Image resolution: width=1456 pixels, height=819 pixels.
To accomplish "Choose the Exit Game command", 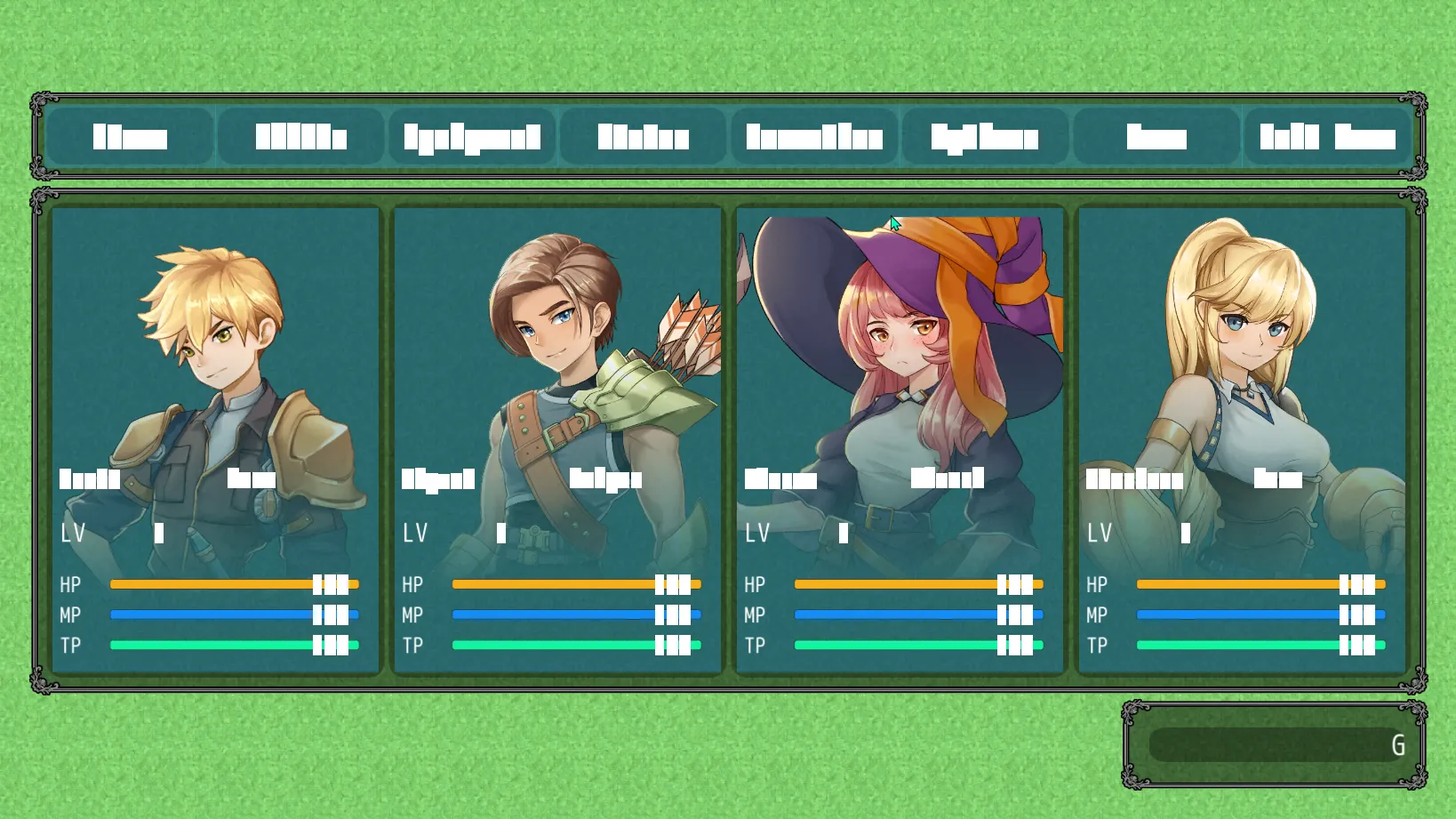I will tap(1327, 137).
